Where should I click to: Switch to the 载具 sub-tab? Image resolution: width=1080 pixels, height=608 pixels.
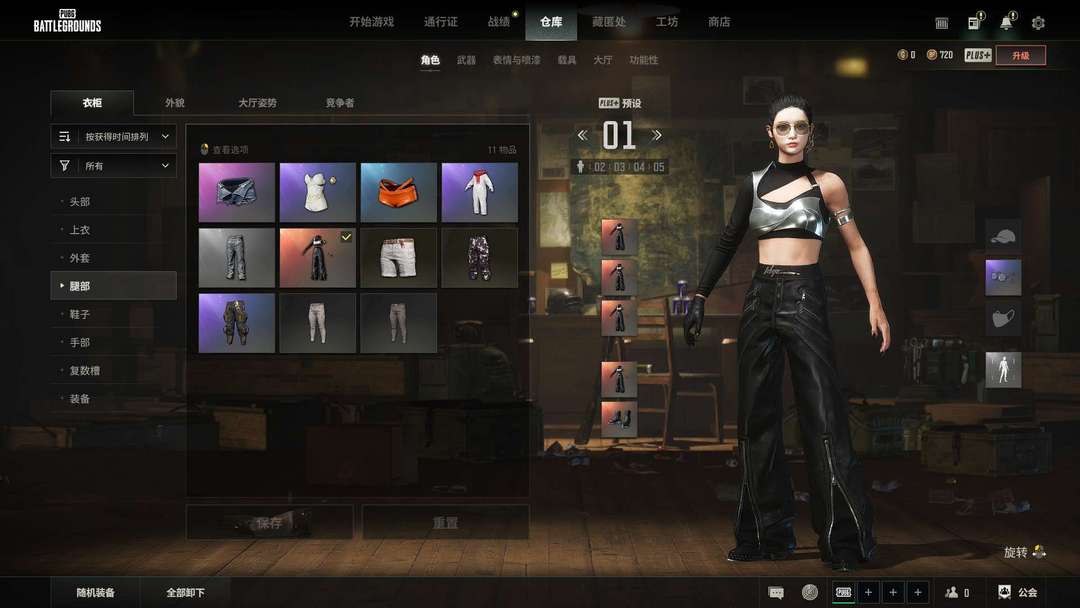tap(567, 60)
